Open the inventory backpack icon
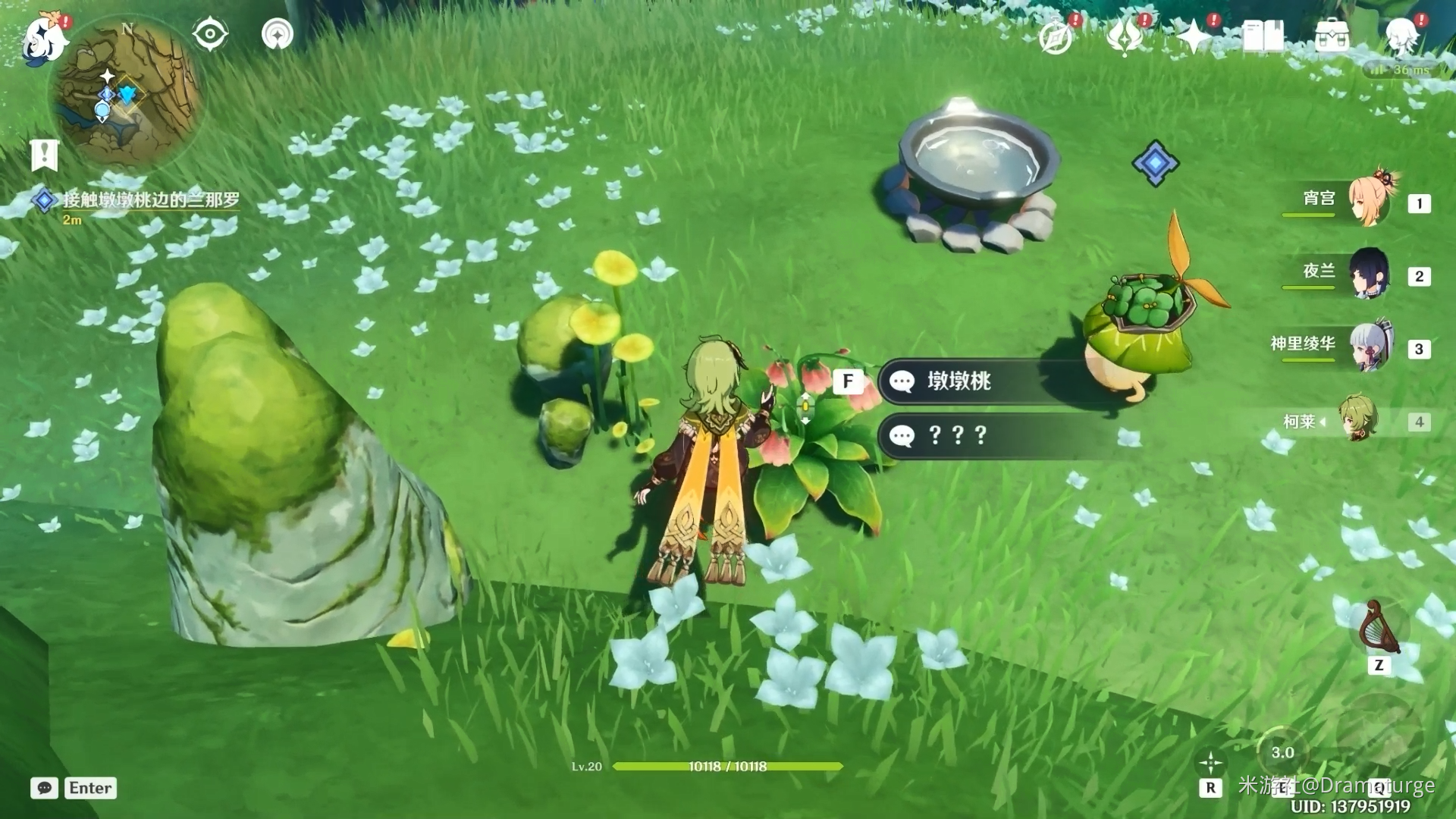1456x819 pixels. [x=1332, y=36]
